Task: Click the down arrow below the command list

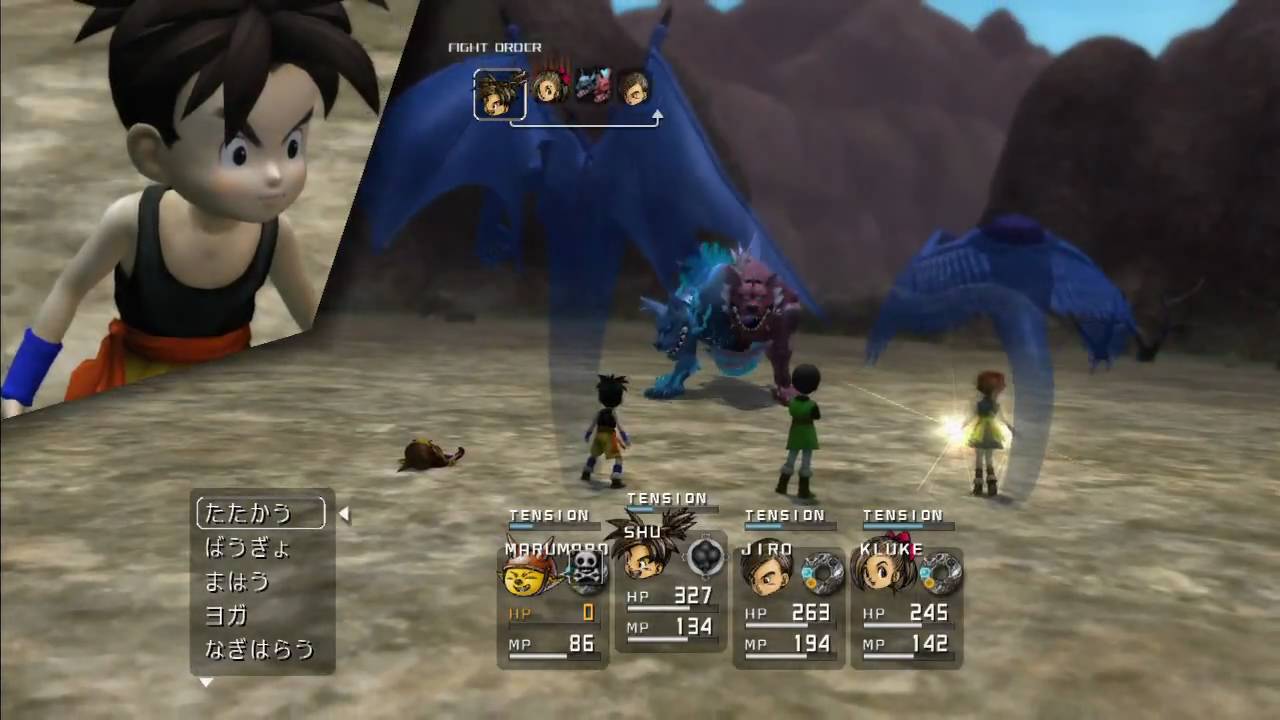Action: [206, 683]
